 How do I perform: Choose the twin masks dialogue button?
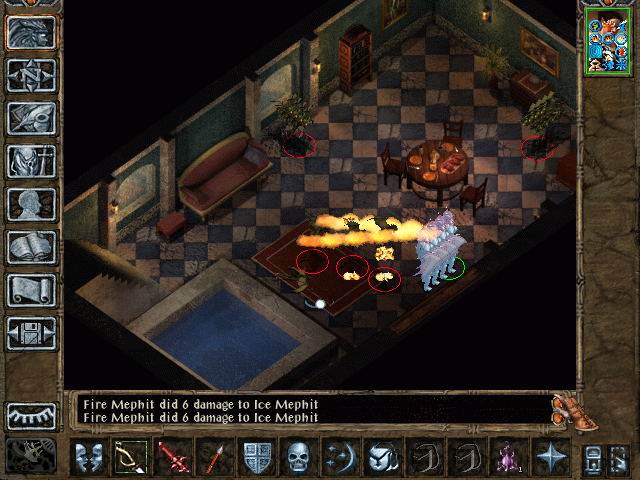tap(89, 459)
